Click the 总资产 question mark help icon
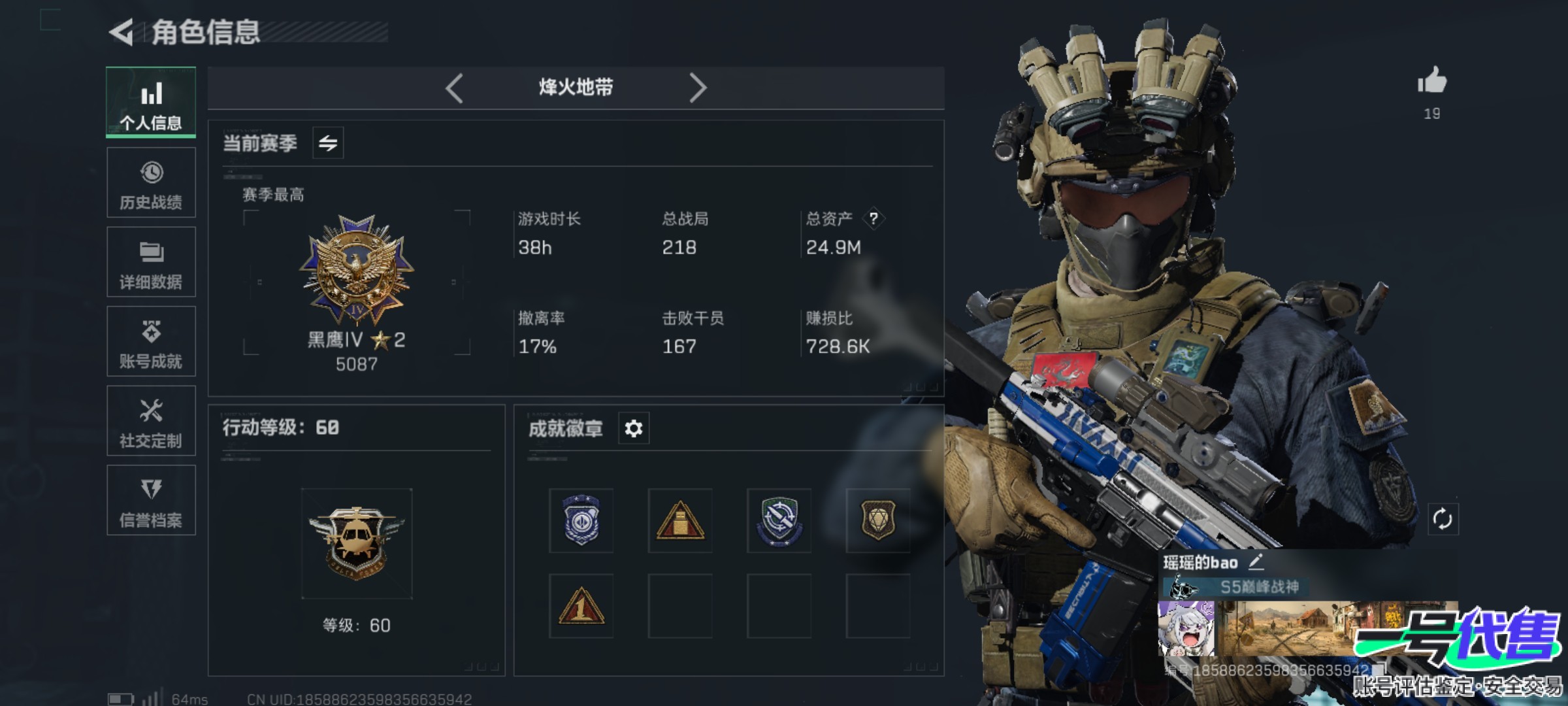Screen dimensions: 1568x706 (874, 218)
